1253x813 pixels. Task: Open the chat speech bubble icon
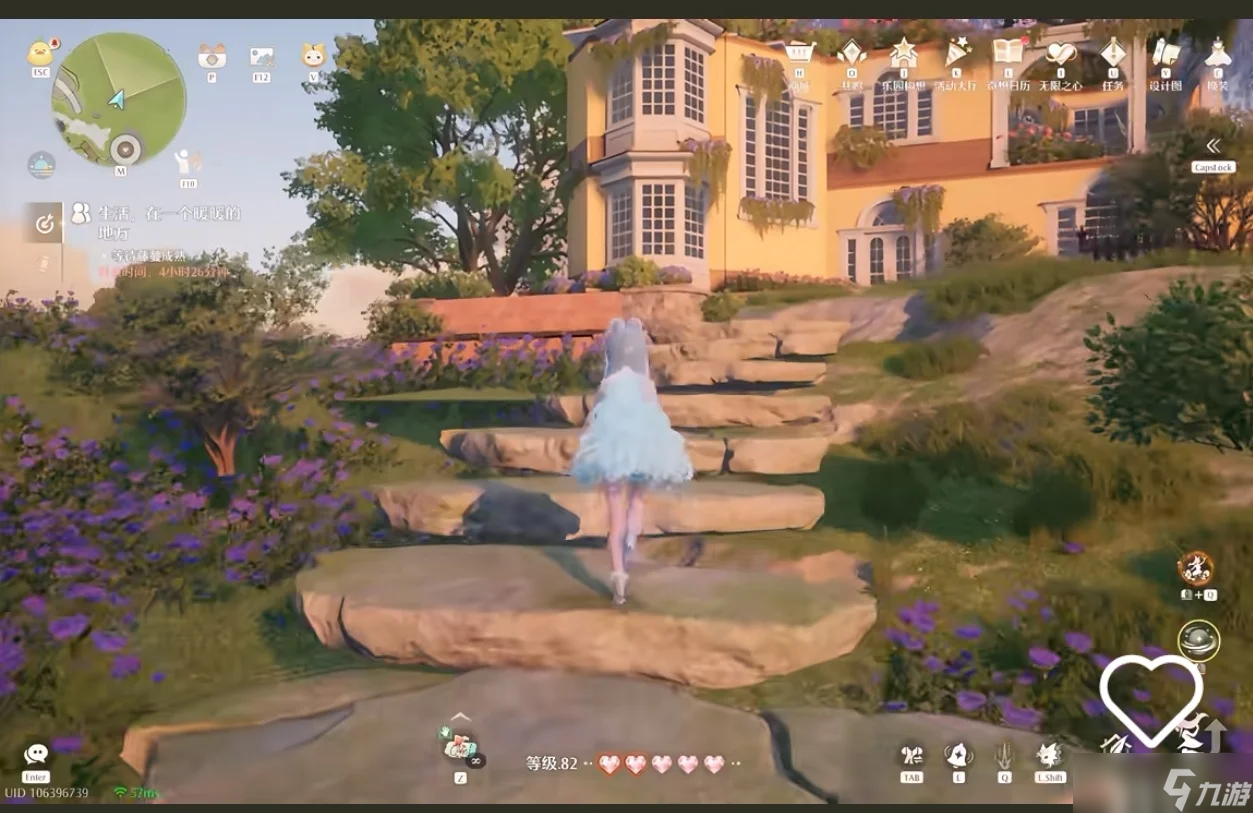click(x=37, y=754)
